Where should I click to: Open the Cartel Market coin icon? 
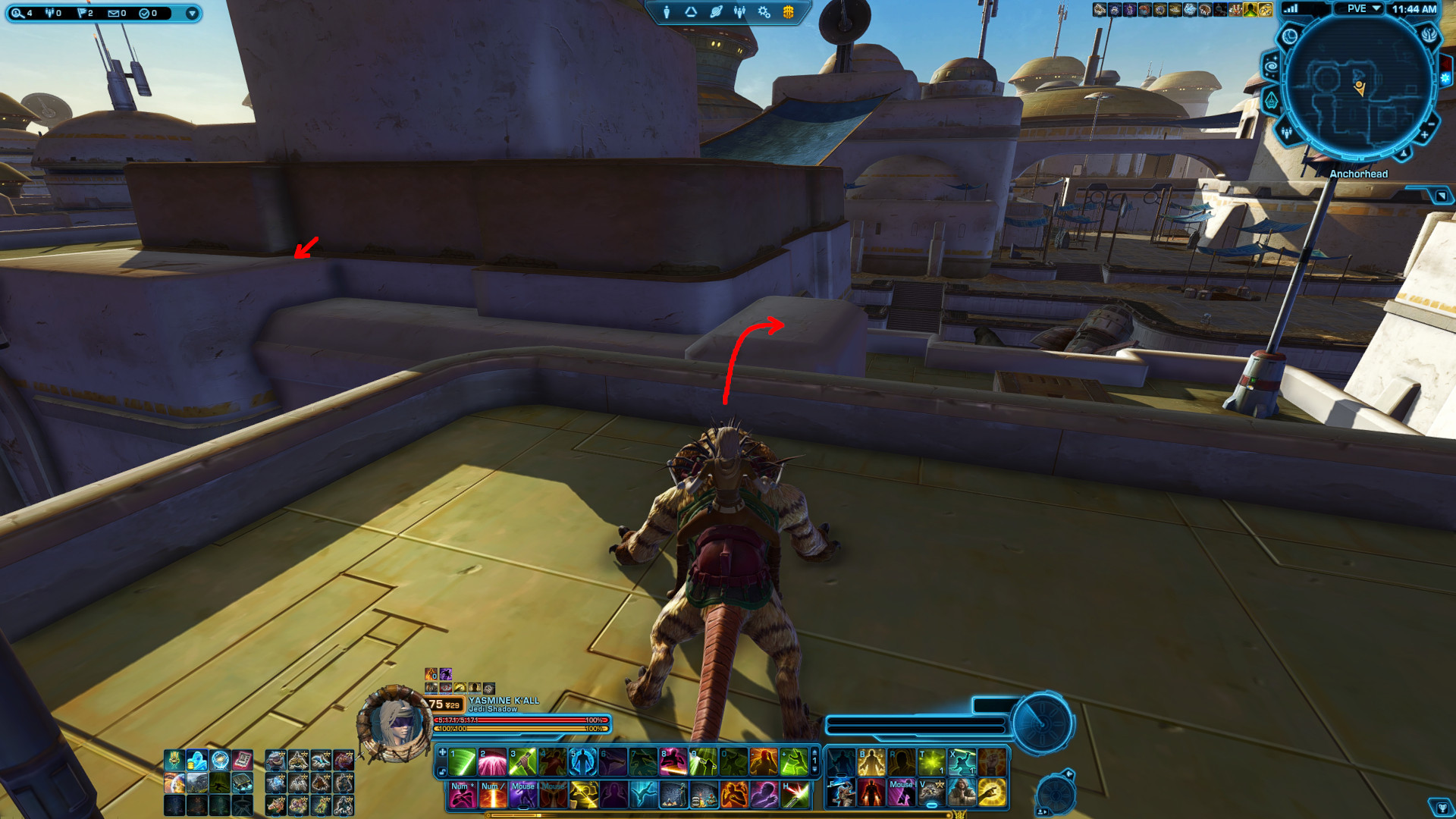pyautogui.click(x=788, y=12)
